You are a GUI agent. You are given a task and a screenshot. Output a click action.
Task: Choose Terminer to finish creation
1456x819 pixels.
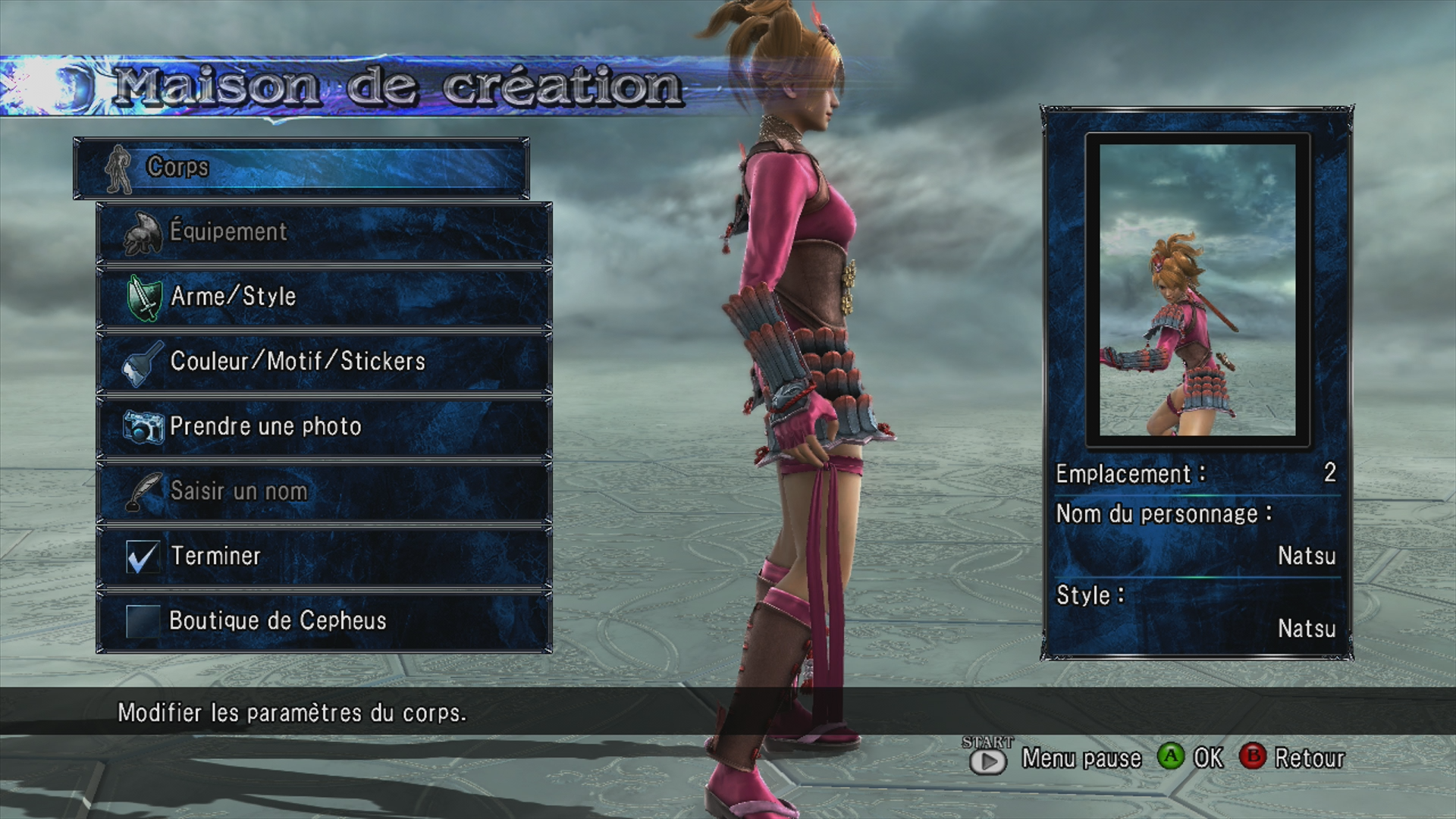point(324,557)
